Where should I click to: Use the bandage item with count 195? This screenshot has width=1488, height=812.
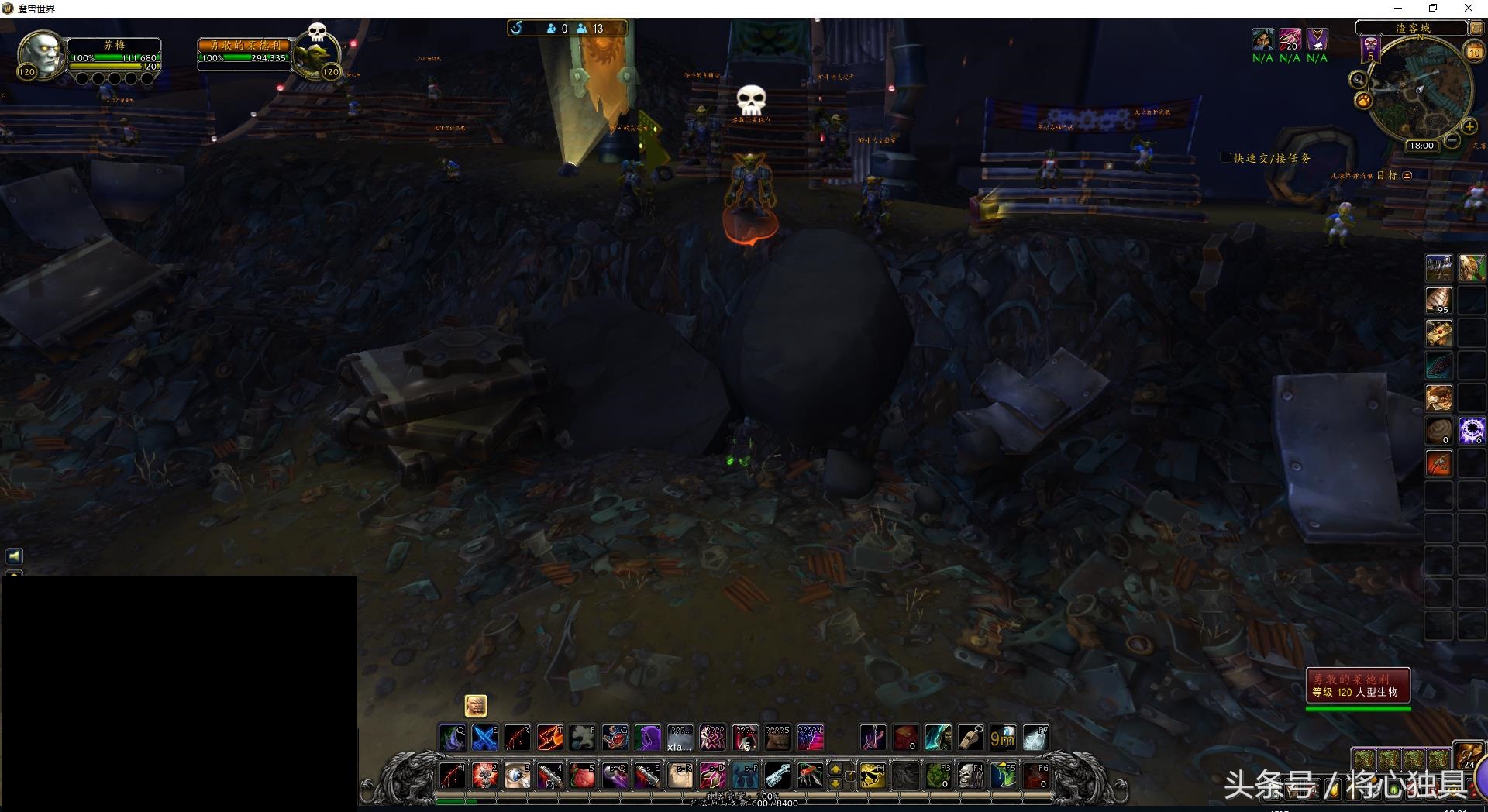pos(1438,301)
